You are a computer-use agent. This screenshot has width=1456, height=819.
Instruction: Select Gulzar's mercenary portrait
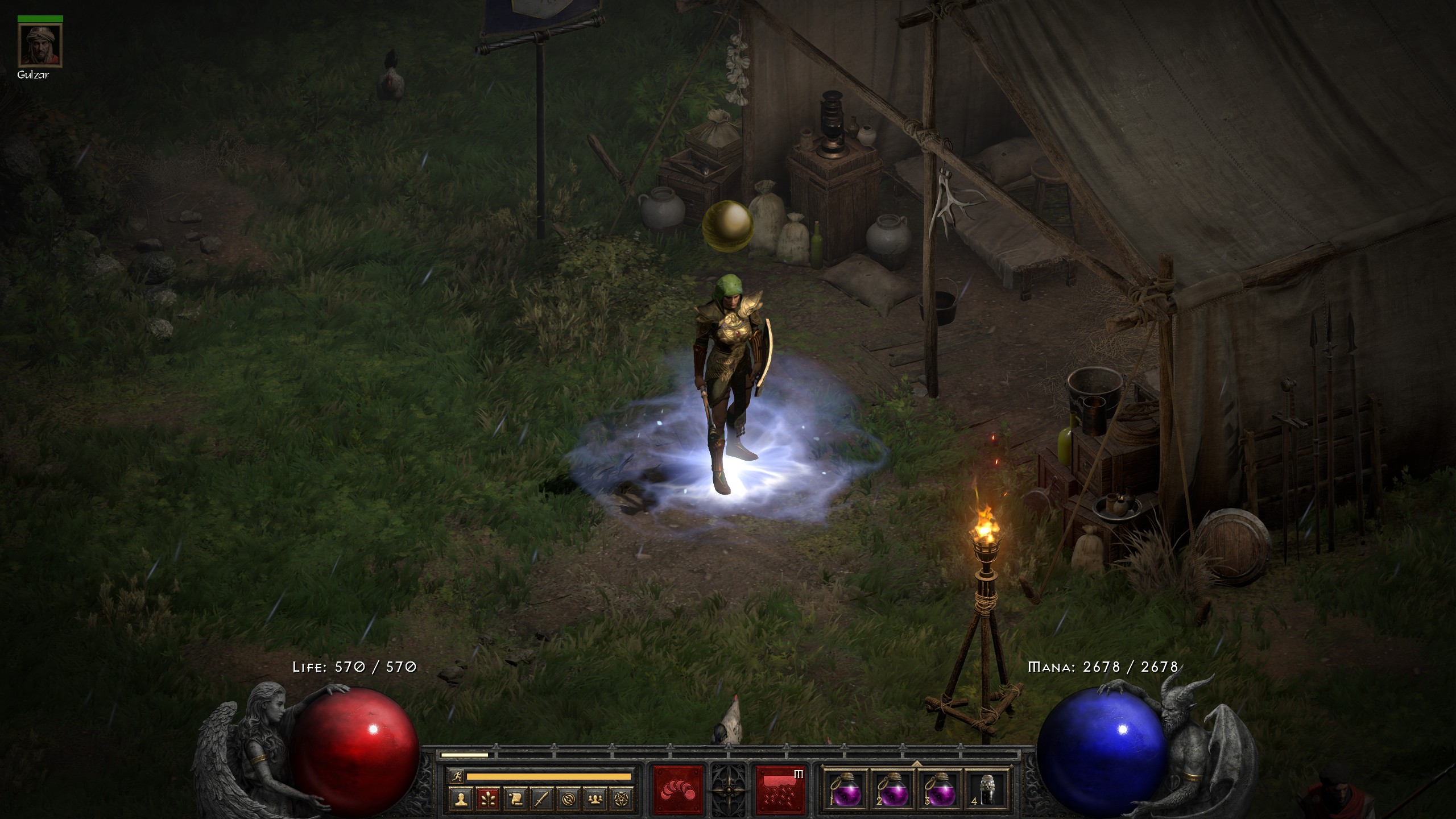(40, 45)
